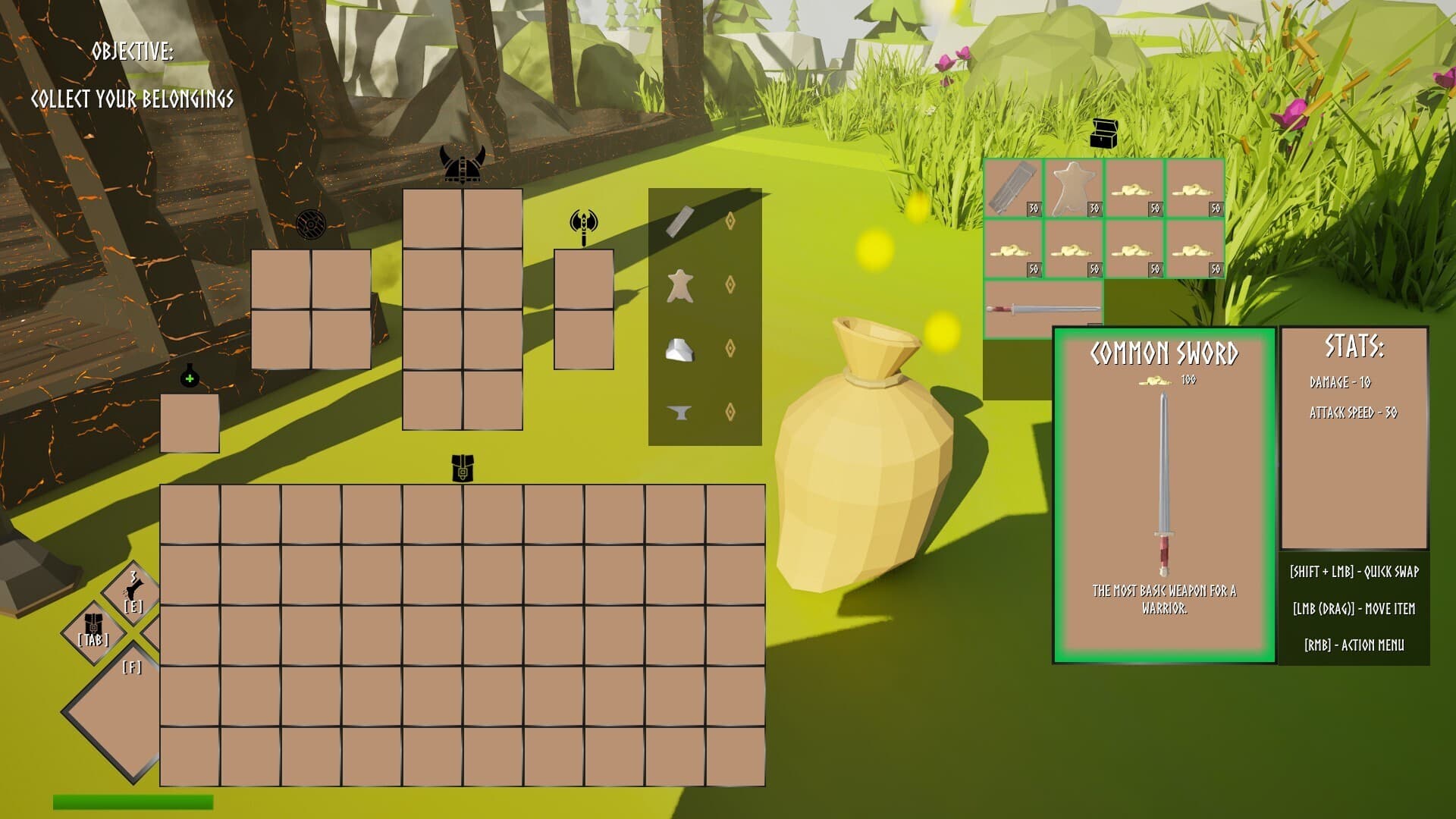Select the common sword in the chest
Viewport: 1456px width, 819px height.
click(1043, 309)
